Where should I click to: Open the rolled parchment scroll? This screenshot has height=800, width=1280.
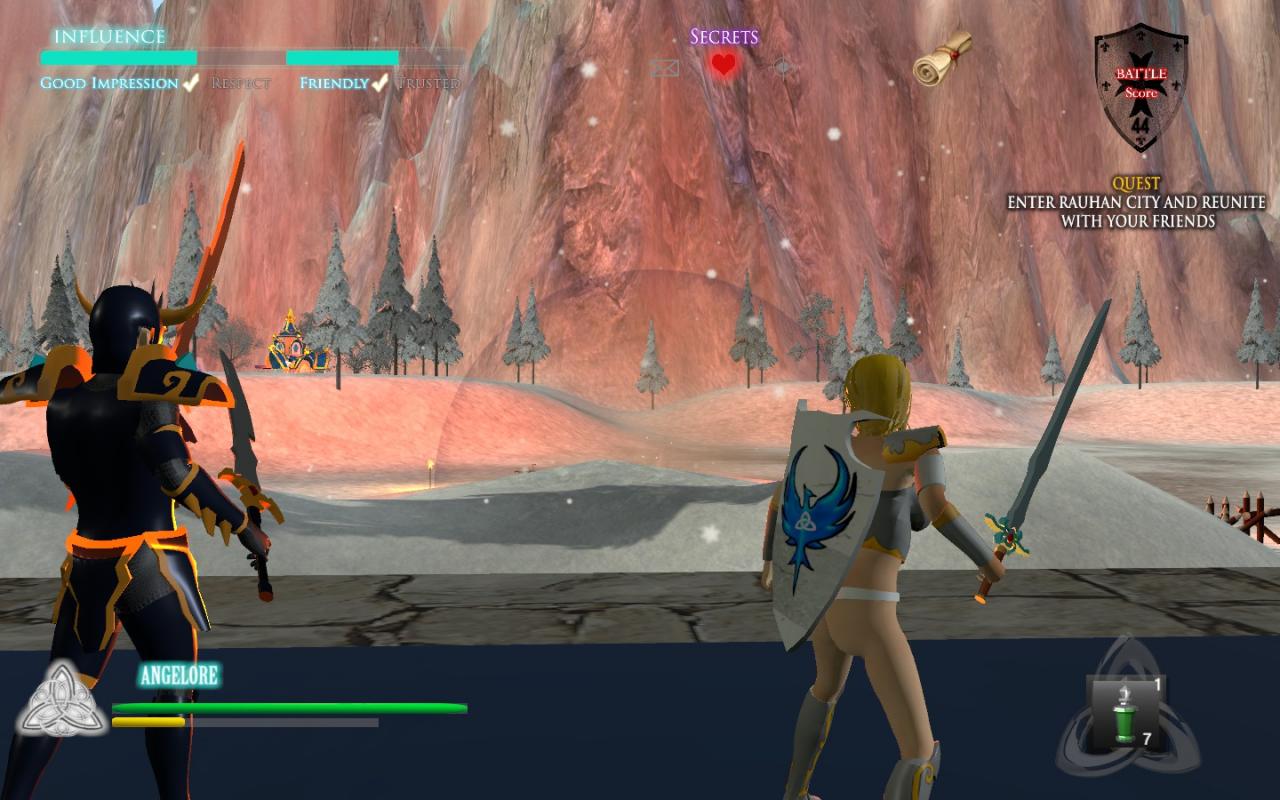[942, 58]
